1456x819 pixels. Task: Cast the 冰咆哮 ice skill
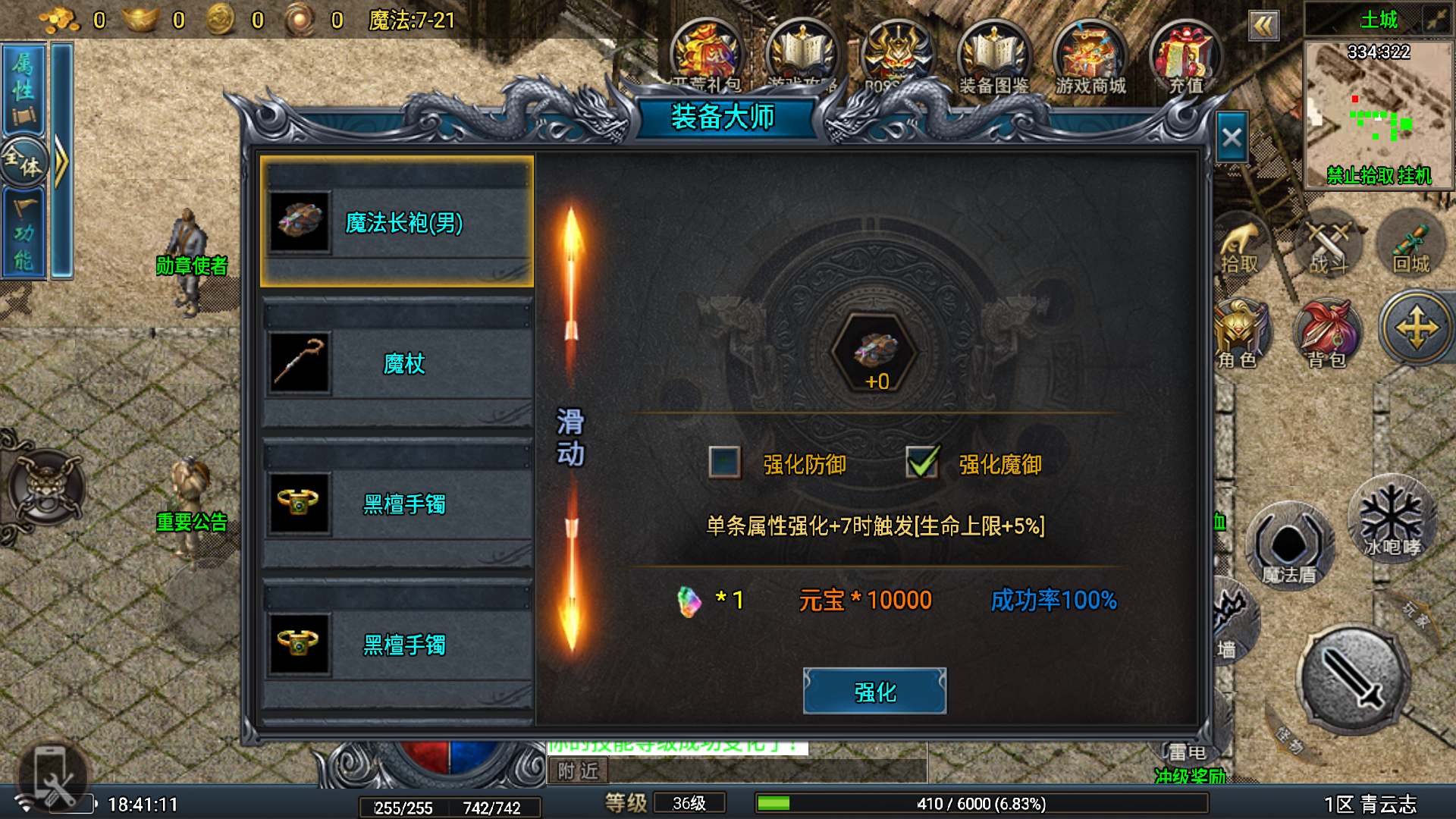tap(1391, 519)
